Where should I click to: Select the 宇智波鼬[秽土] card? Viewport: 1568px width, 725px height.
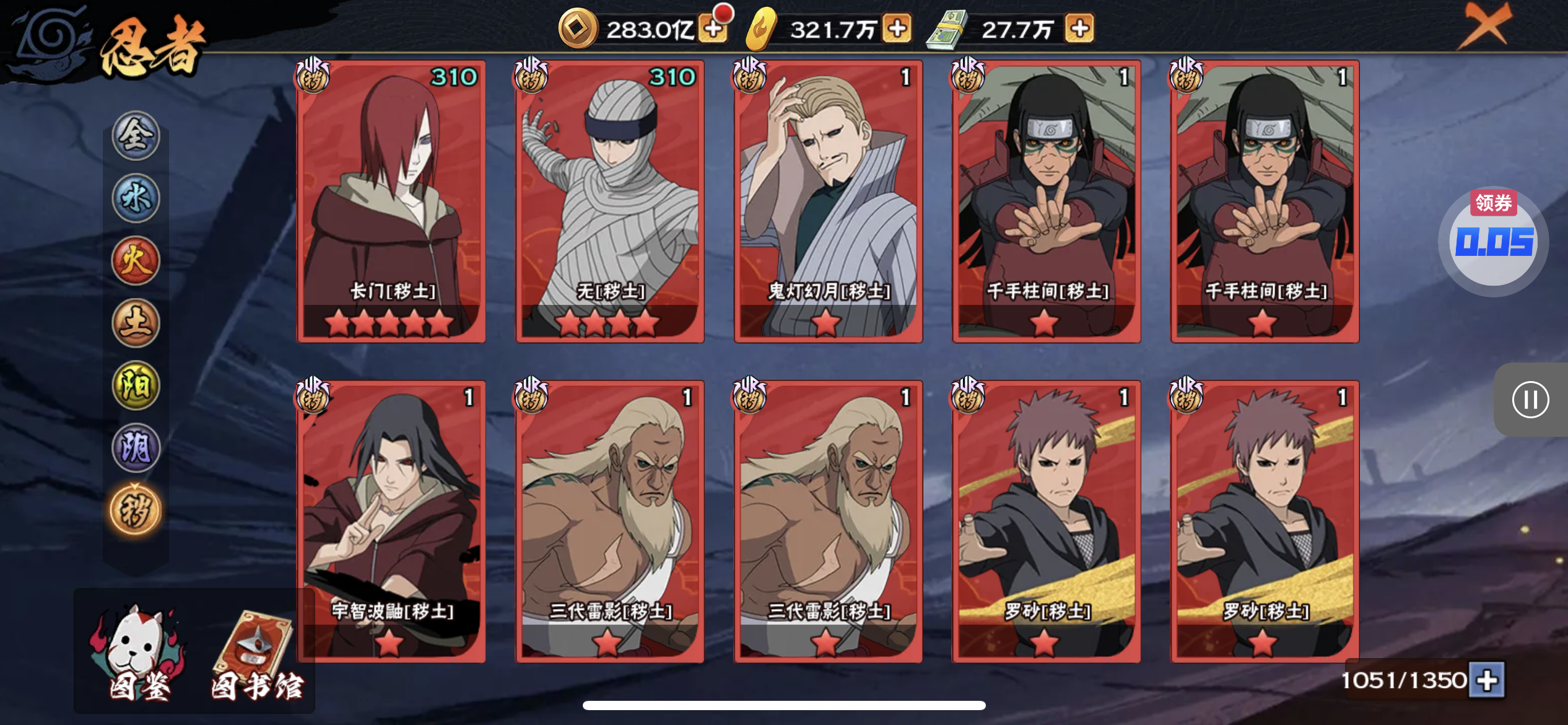[391, 522]
